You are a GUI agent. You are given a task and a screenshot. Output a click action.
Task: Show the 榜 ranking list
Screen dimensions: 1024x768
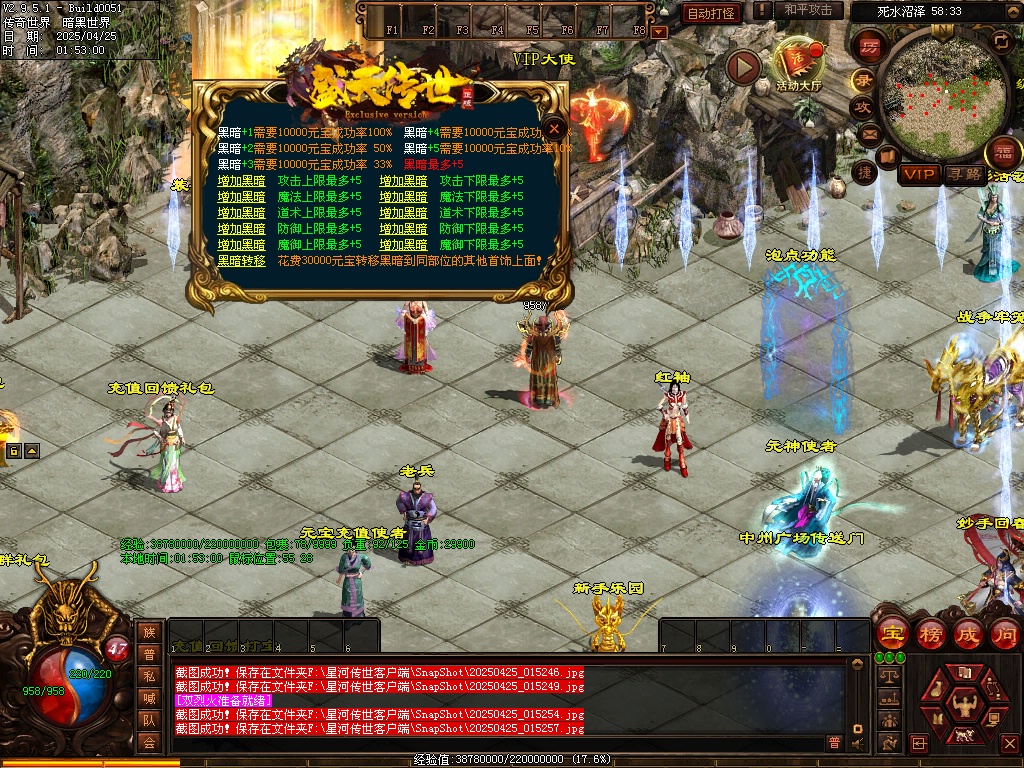[930, 633]
